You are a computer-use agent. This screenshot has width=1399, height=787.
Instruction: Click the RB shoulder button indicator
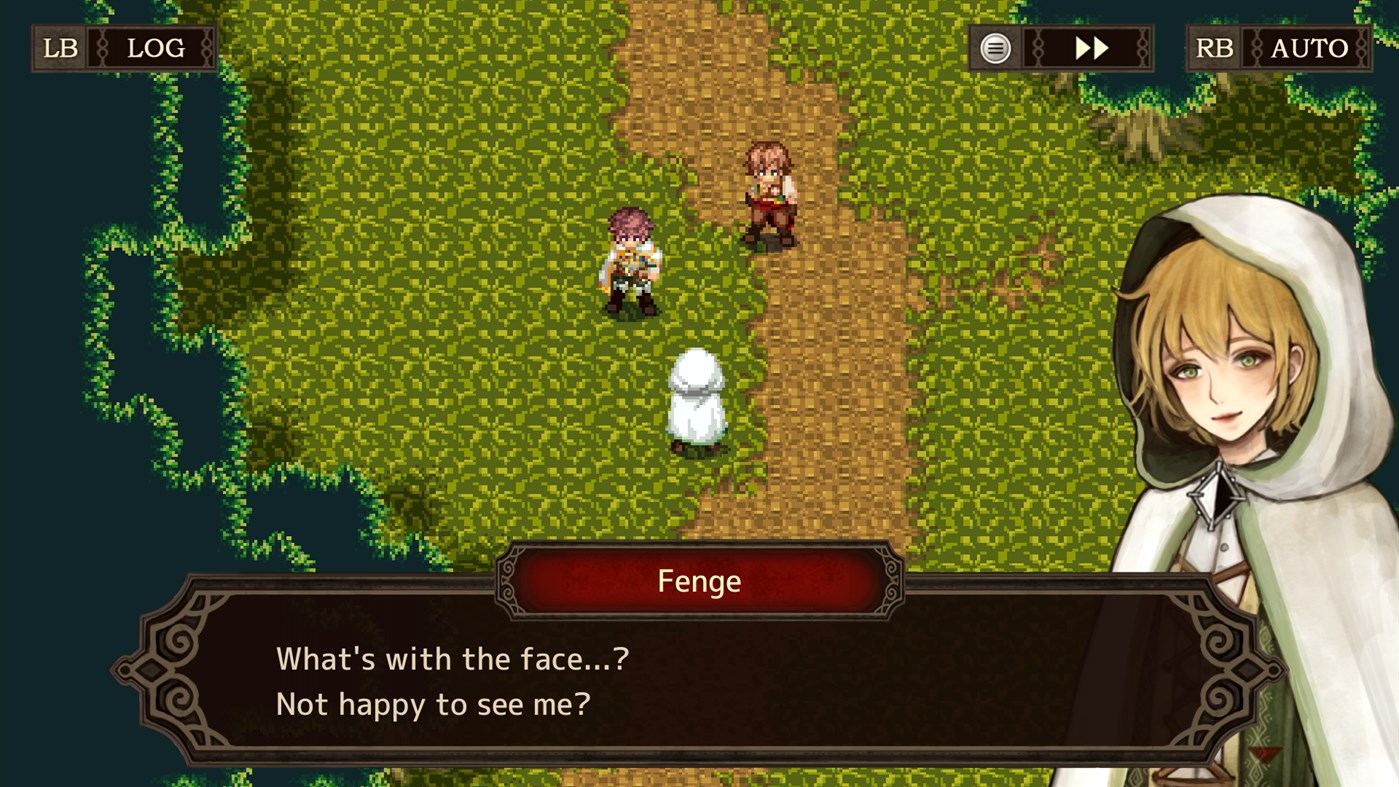coord(1213,47)
